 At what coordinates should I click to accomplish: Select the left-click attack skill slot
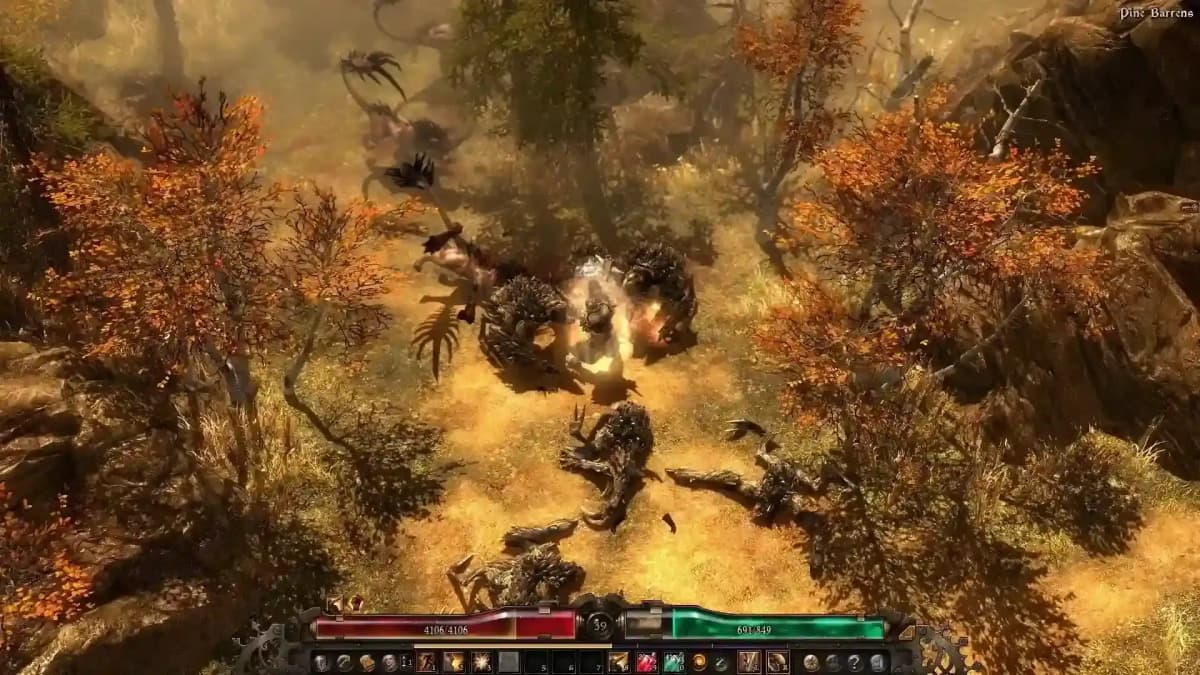(x=749, y=662)
